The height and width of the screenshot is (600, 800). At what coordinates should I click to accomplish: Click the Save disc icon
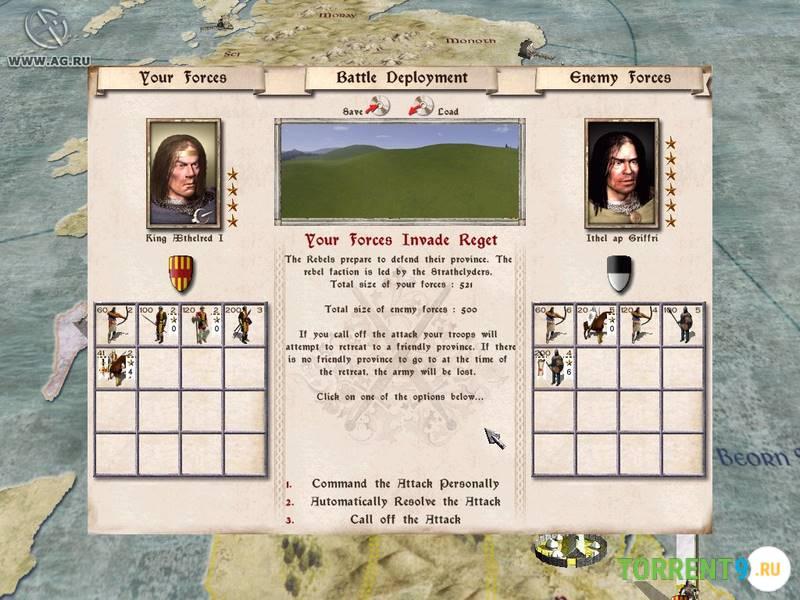click(x=378, y=104)
